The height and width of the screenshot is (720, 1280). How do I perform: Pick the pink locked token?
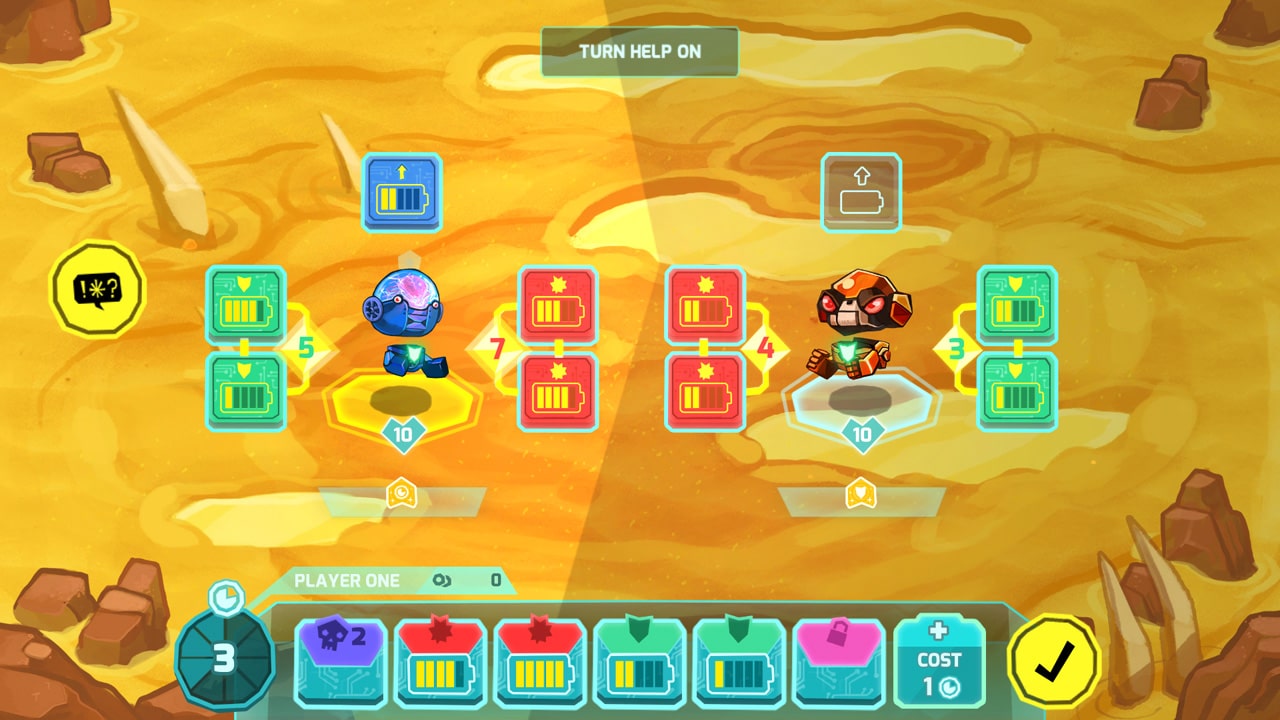tap(840, 660)
